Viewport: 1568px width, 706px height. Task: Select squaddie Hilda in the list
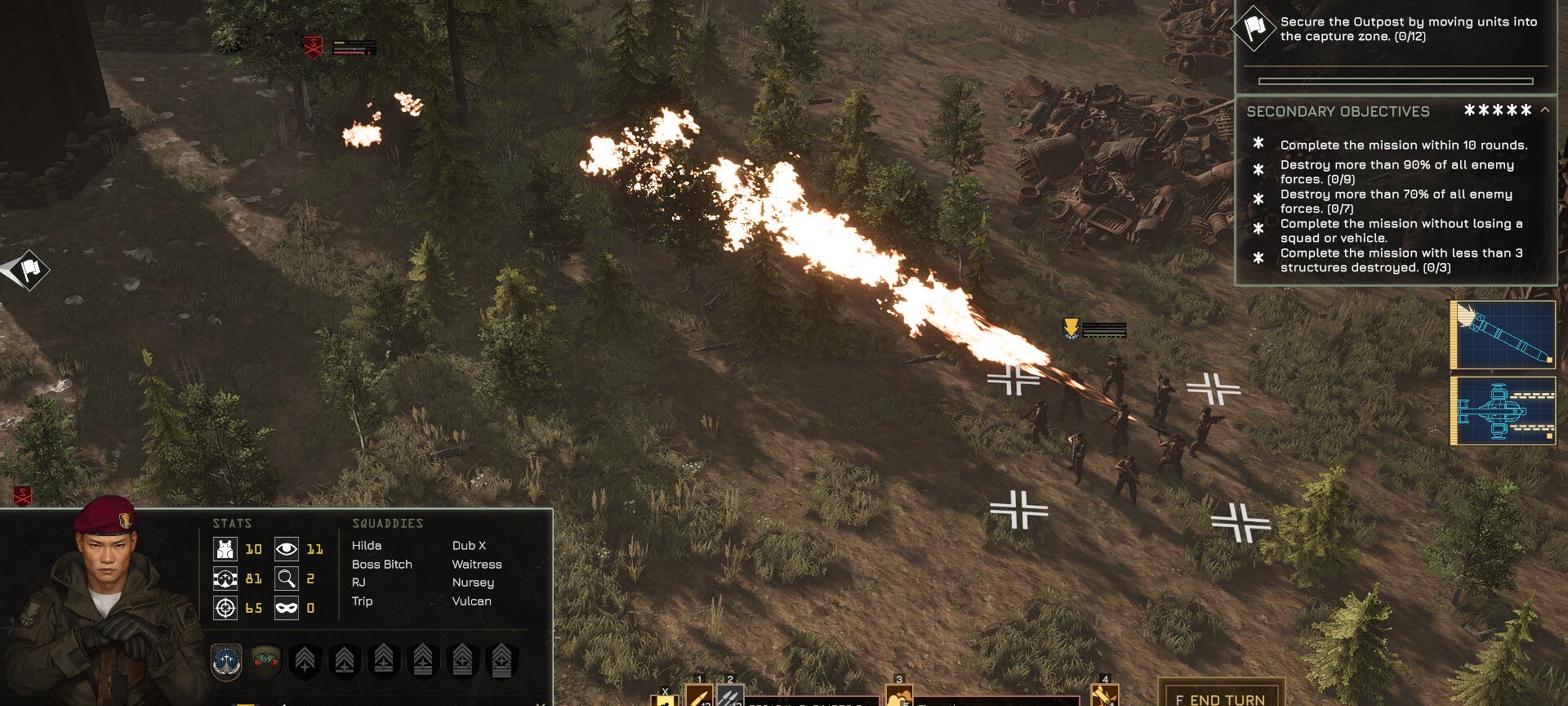(x=367, y=546)
